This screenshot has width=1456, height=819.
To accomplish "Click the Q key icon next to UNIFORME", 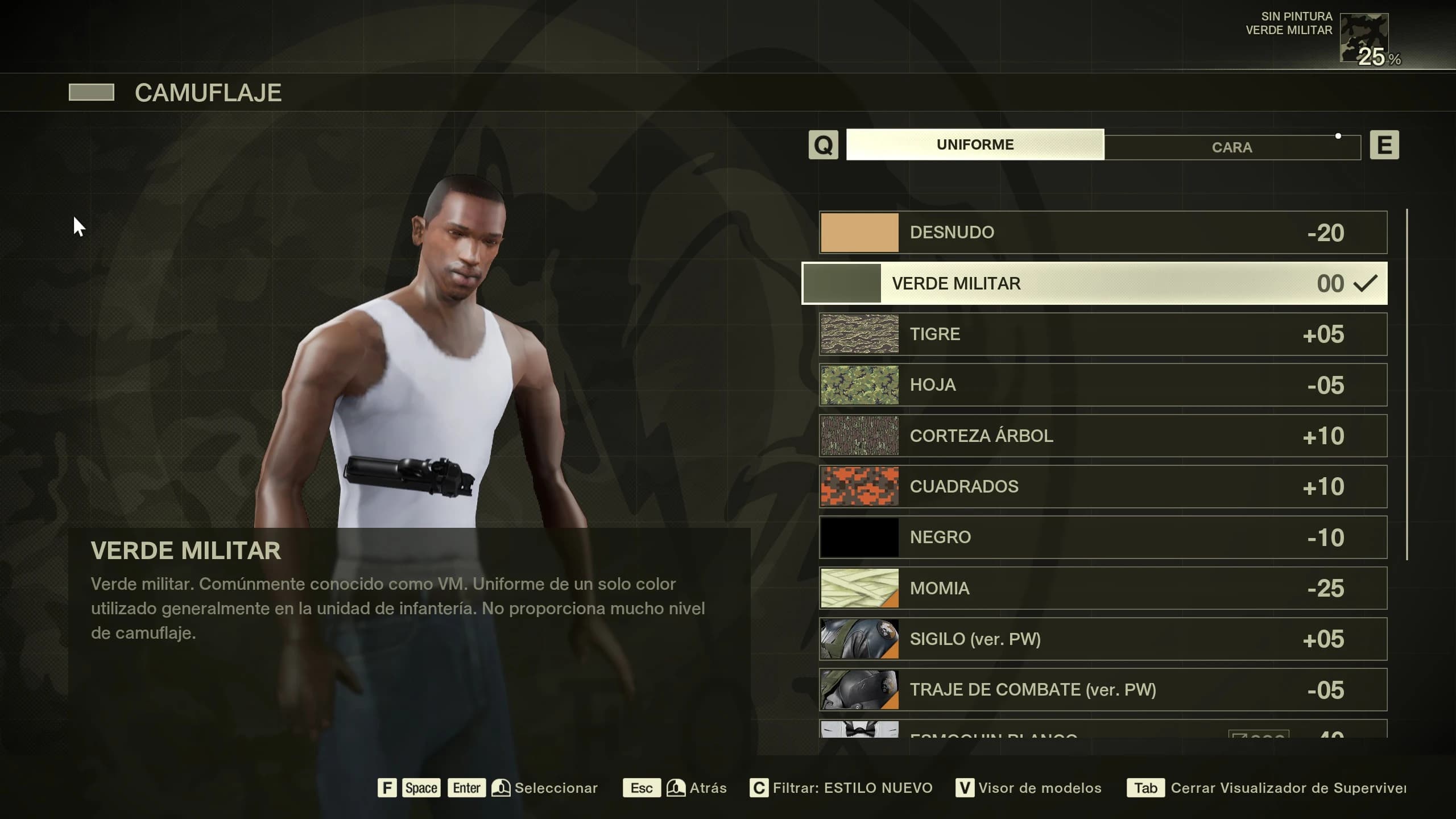I will [x=823, y=145].
